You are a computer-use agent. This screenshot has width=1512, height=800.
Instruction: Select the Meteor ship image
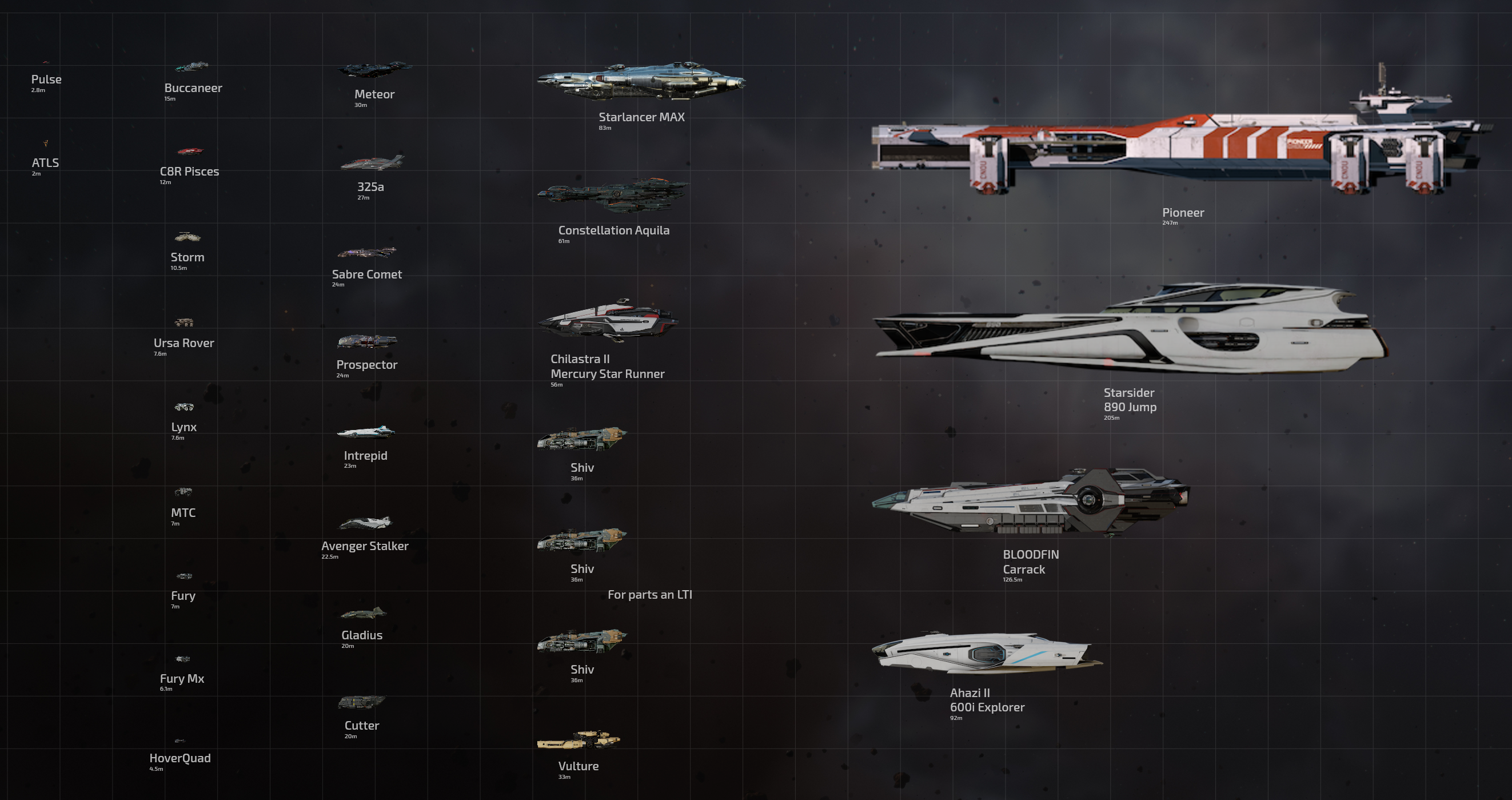pos(374,69)
